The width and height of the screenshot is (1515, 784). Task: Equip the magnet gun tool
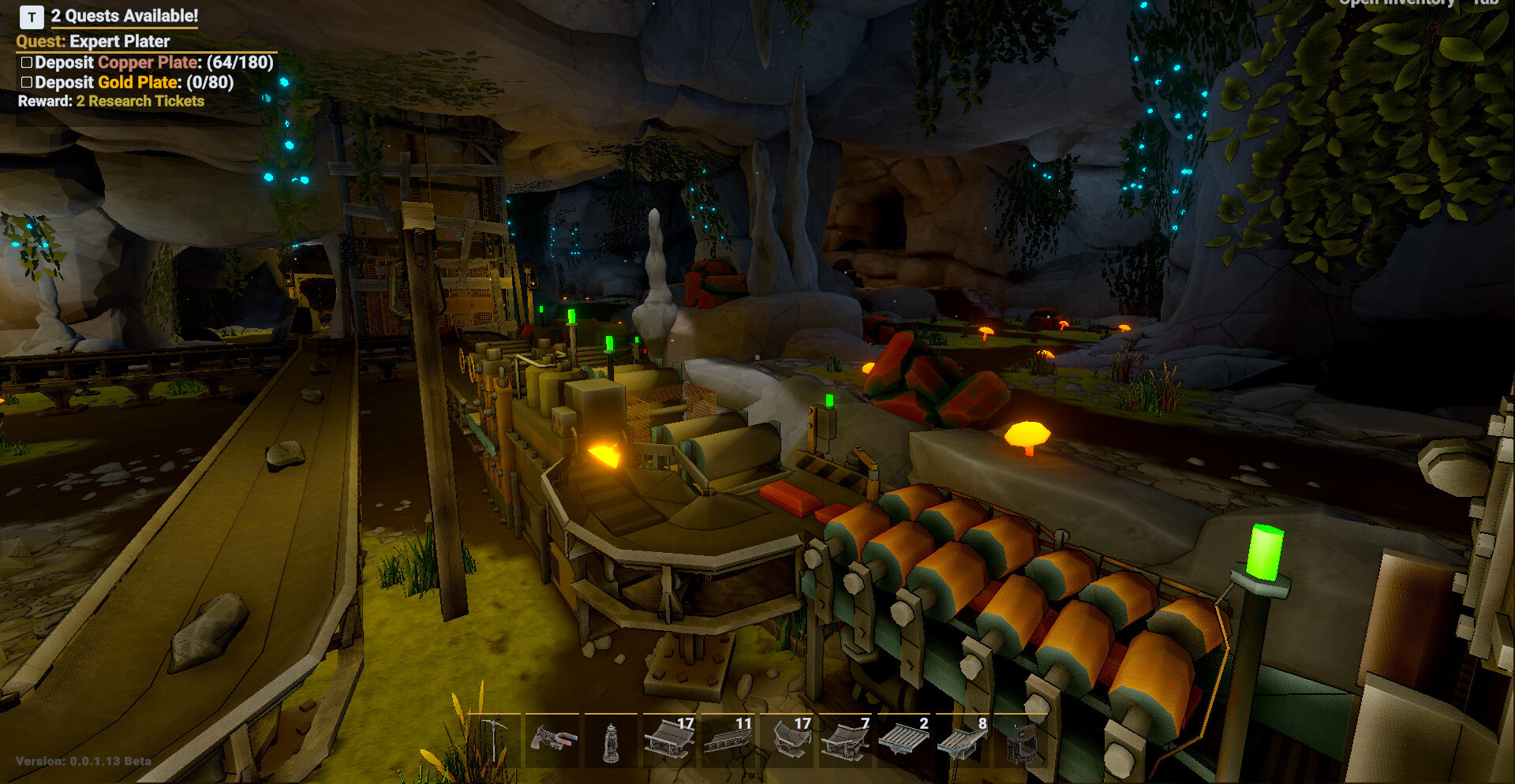552,740
